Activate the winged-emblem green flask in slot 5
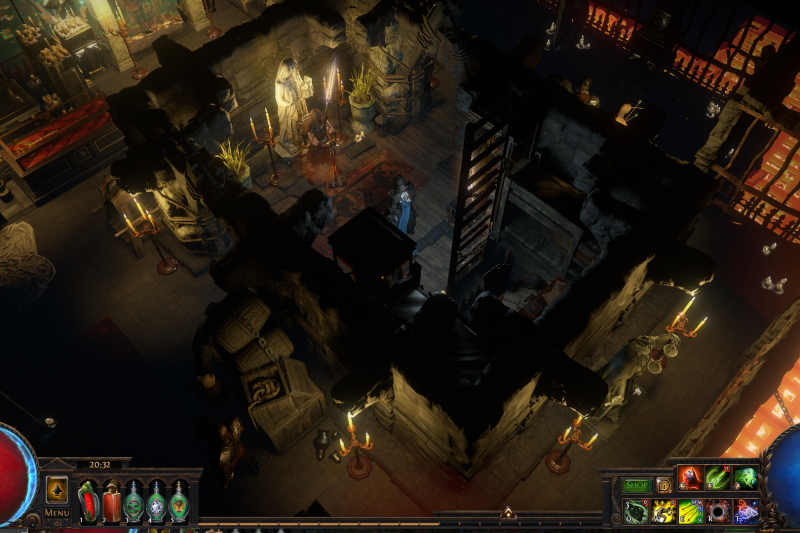Image resolution: width=800 pixels, height=533 pixels. [179, 501]
